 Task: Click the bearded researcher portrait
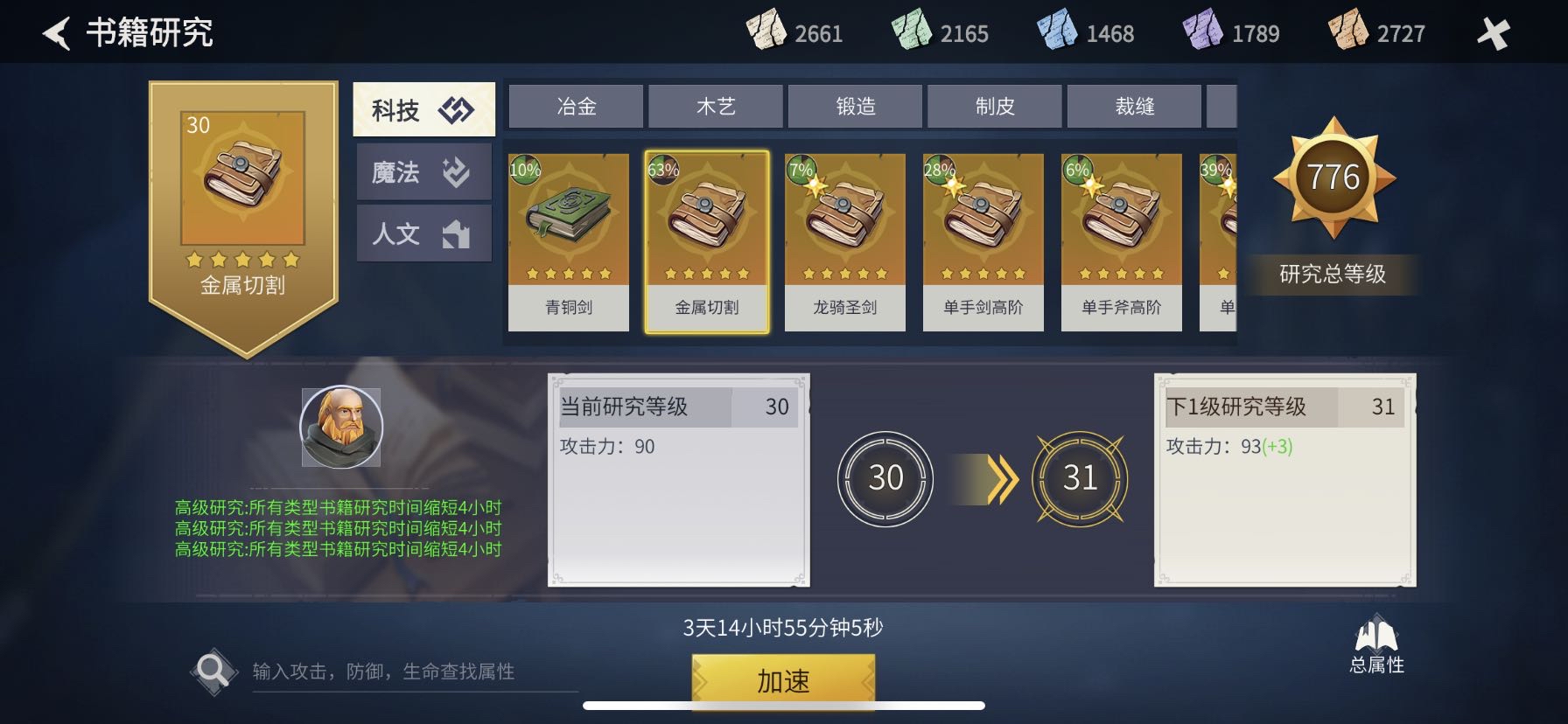pyautogui.click(x=341, y=428)
